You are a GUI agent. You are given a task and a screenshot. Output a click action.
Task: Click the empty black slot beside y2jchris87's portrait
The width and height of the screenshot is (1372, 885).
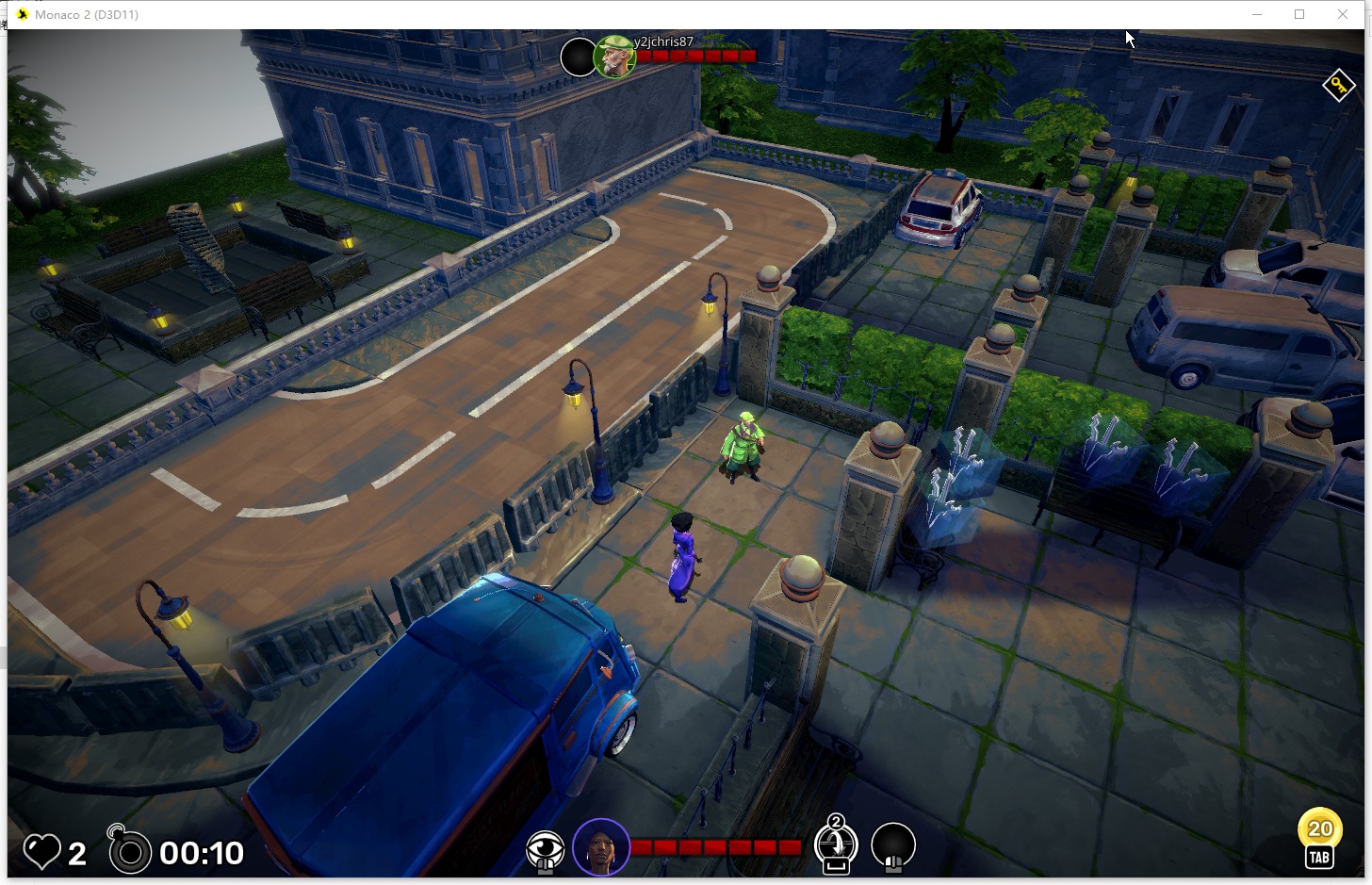pyautogui.click(x=578, y=57)
